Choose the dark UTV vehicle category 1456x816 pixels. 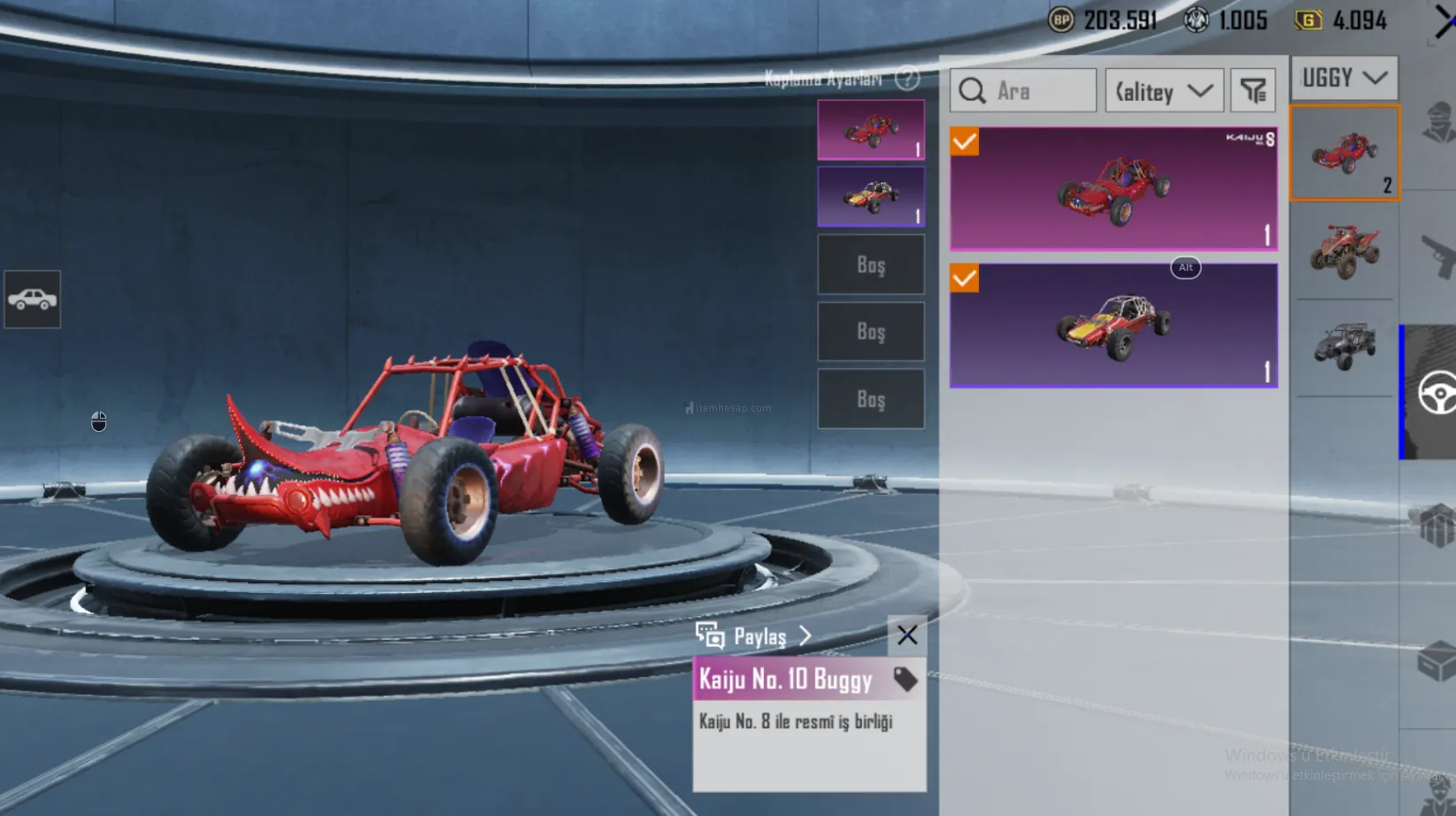pyautogui.click(x=1344, y=346)
